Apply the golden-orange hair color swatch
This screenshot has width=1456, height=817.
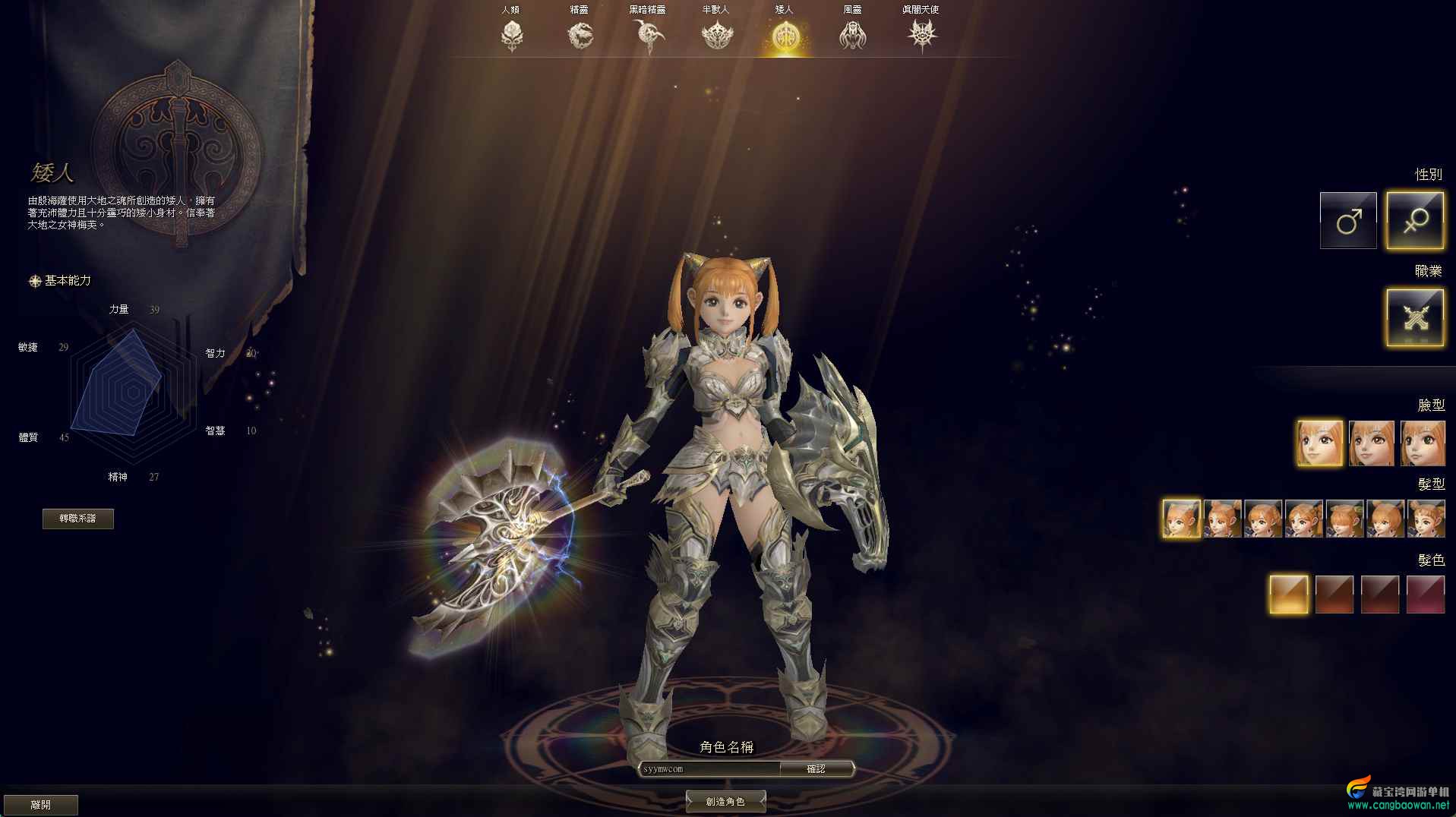coord(1289,594)
